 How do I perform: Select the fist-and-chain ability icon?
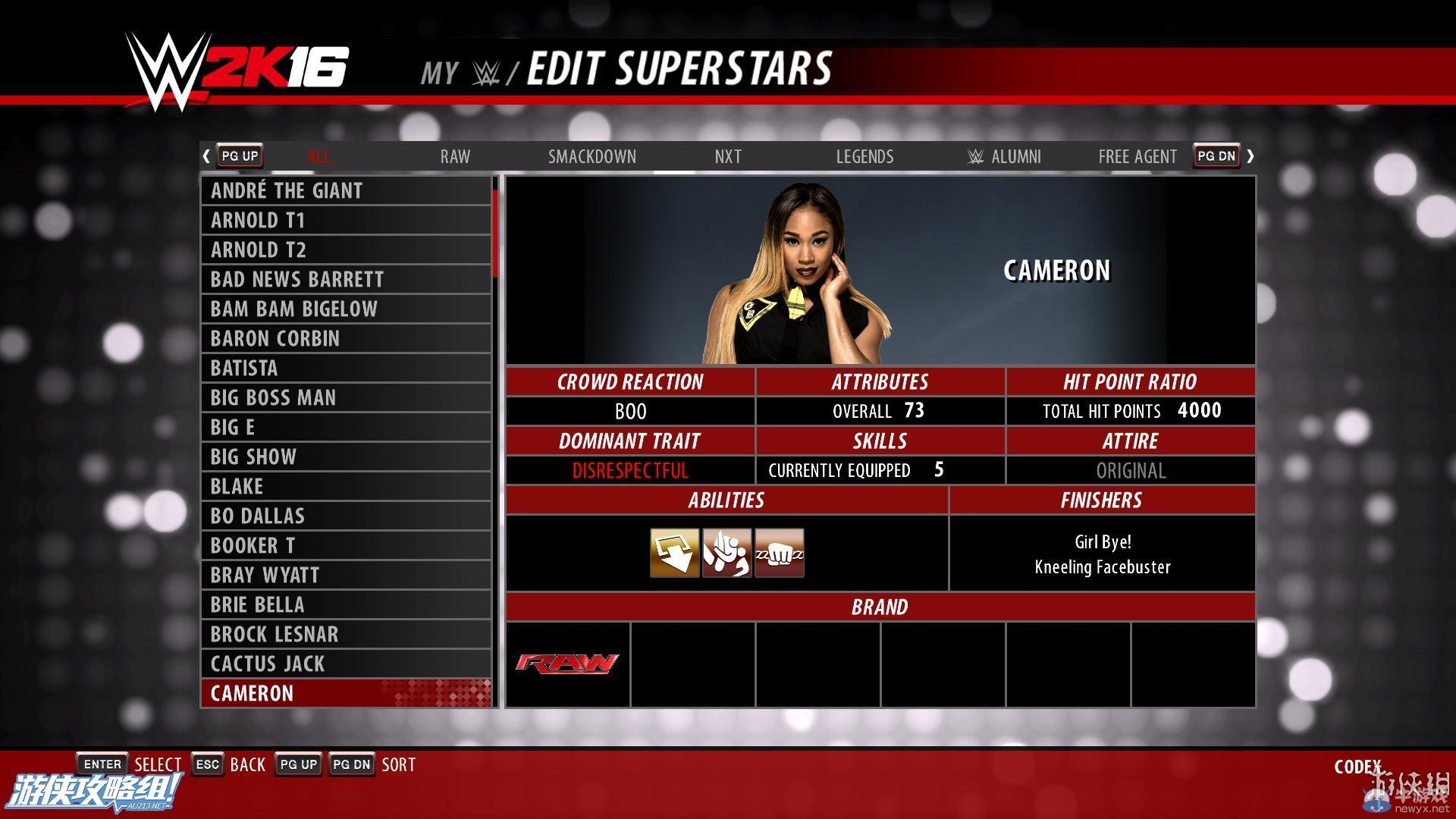(779, 553)
